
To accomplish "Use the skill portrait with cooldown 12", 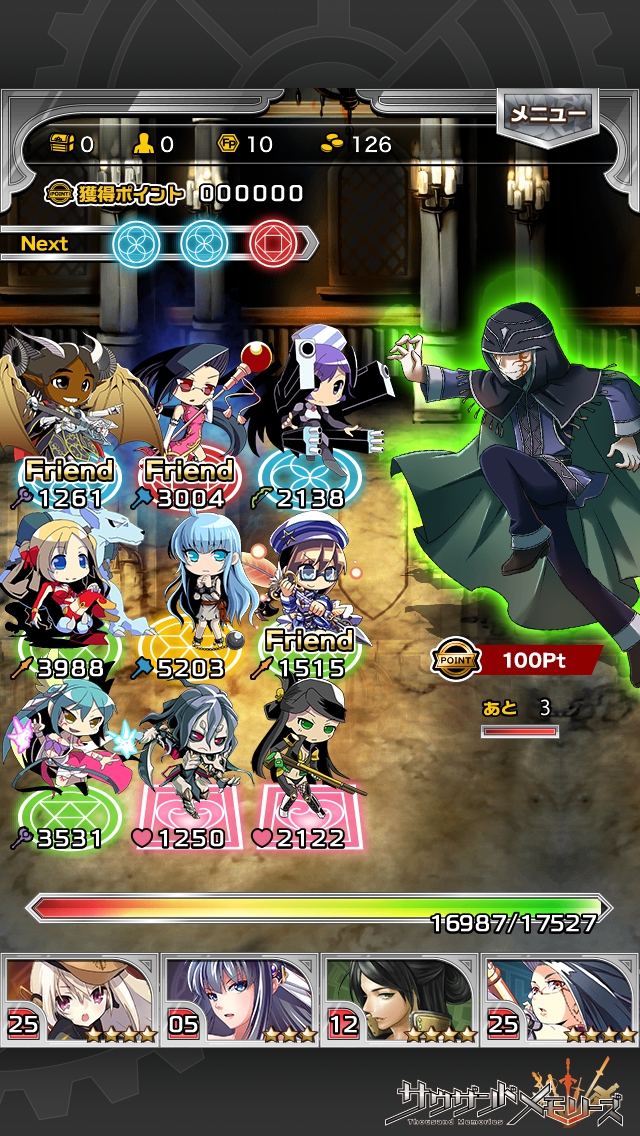I will coord(400,998).
